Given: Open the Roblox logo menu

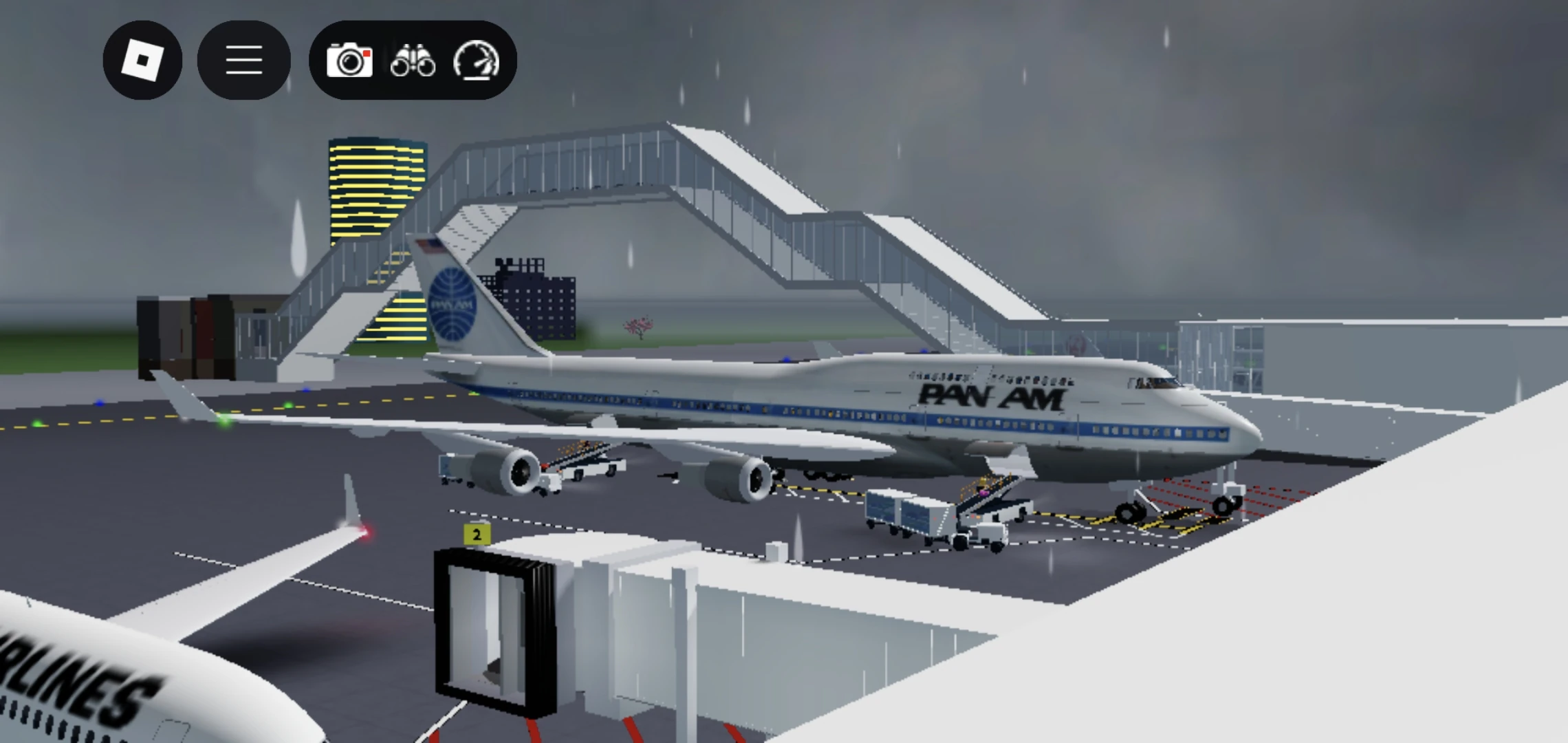Looking at the screenshot, I should 142,61.
